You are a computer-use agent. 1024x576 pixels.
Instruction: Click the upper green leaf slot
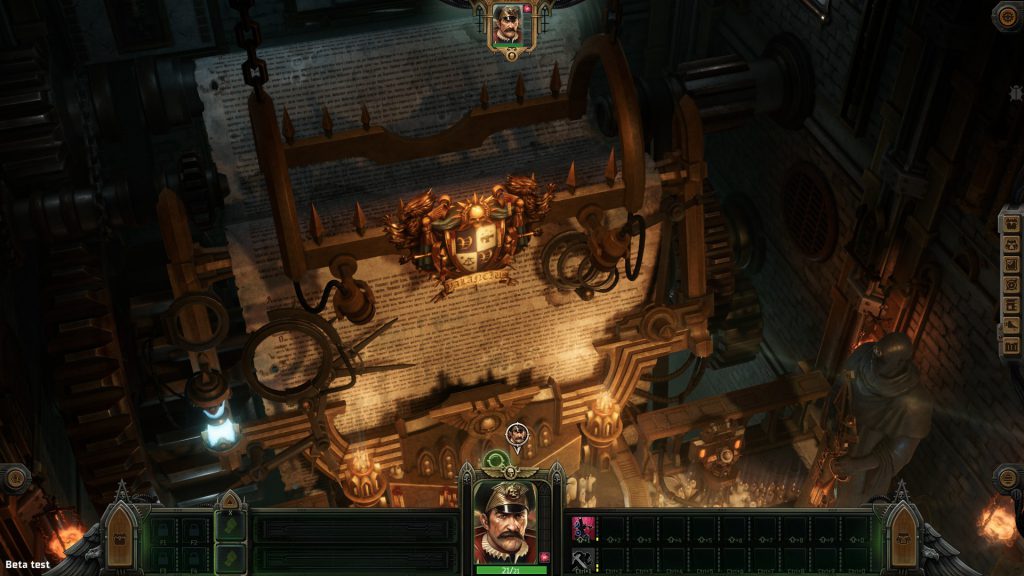coord(231,526)
